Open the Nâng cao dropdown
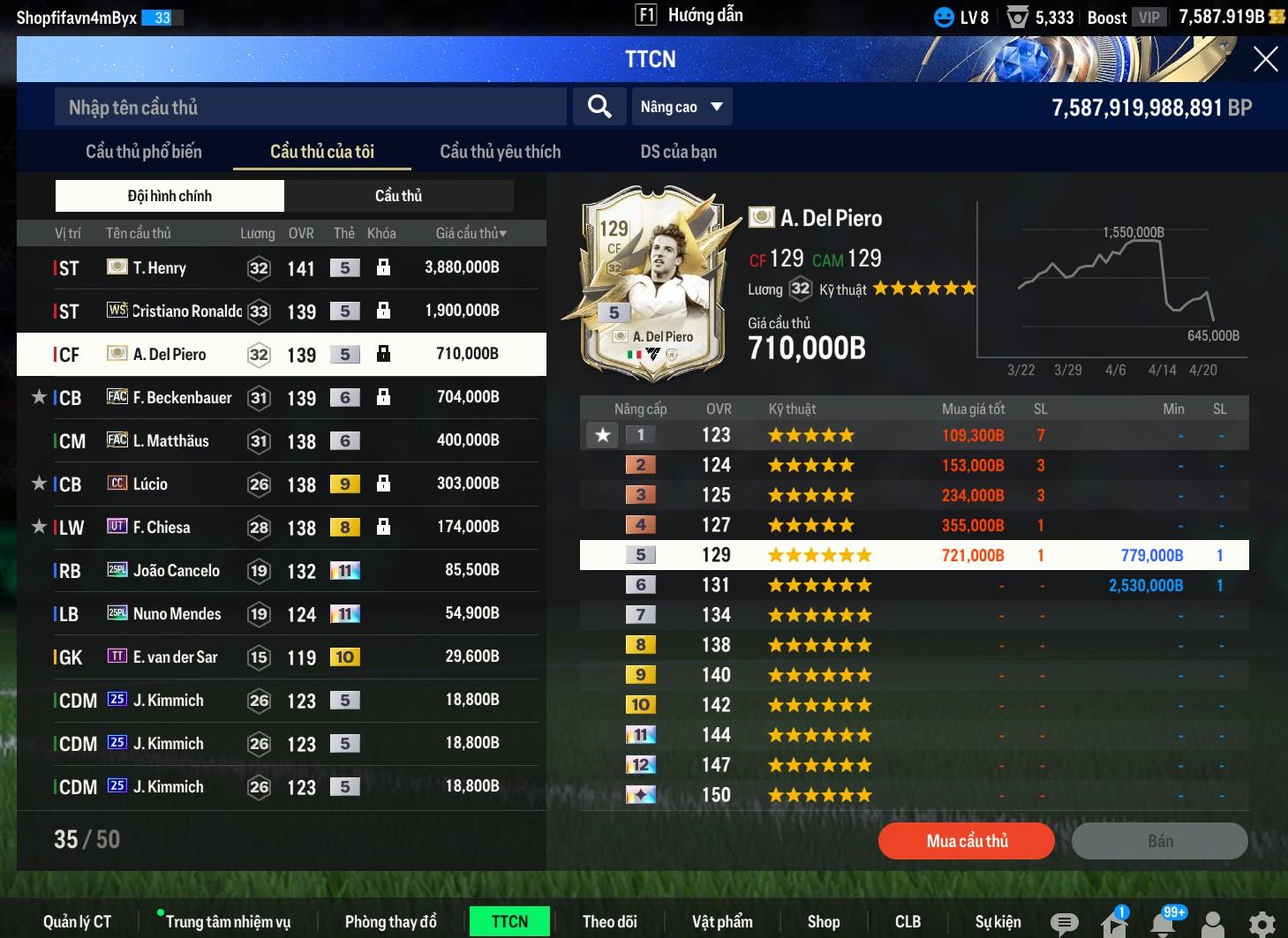 point(682,107)
